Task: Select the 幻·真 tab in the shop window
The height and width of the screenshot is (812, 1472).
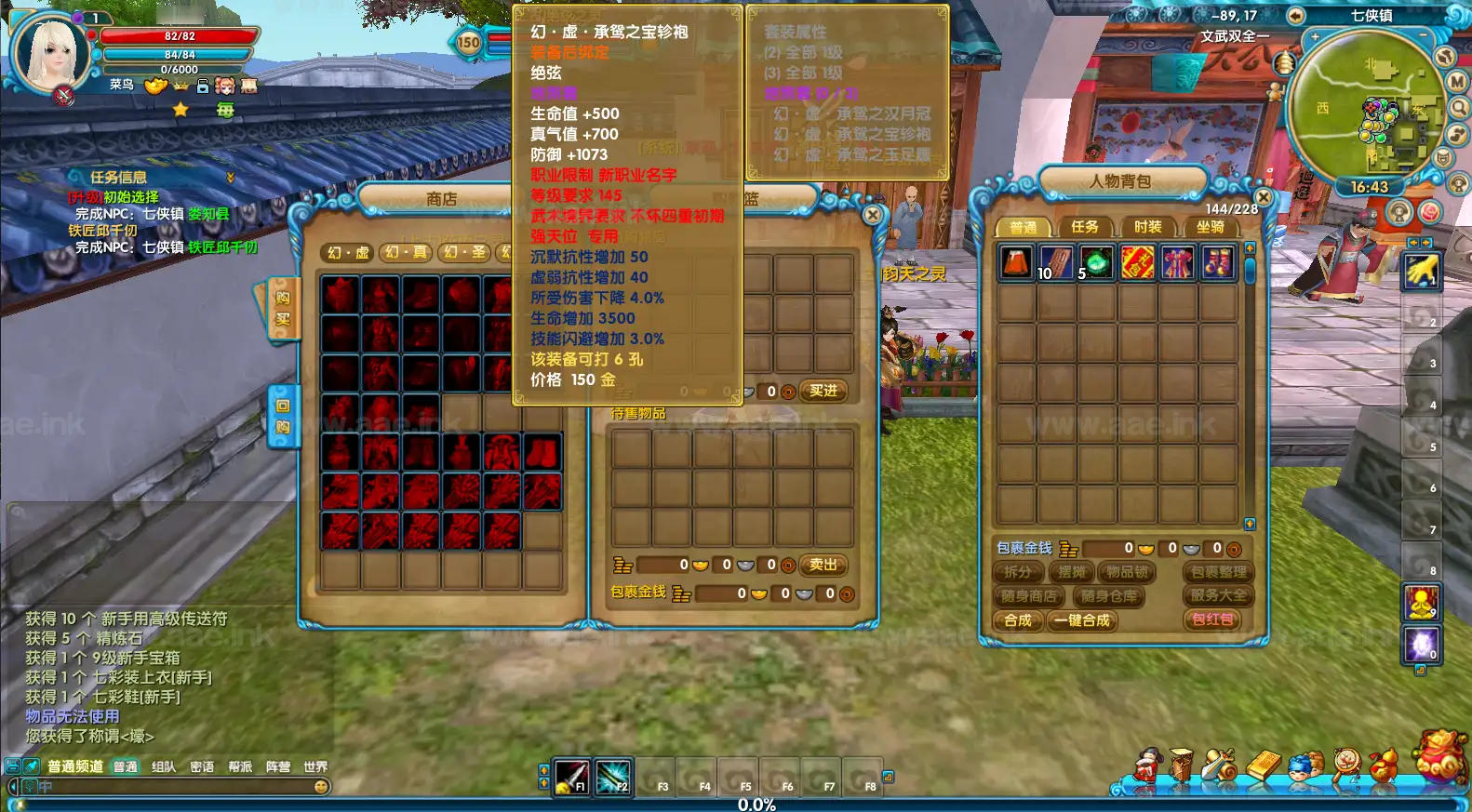Action: [406, 252]
